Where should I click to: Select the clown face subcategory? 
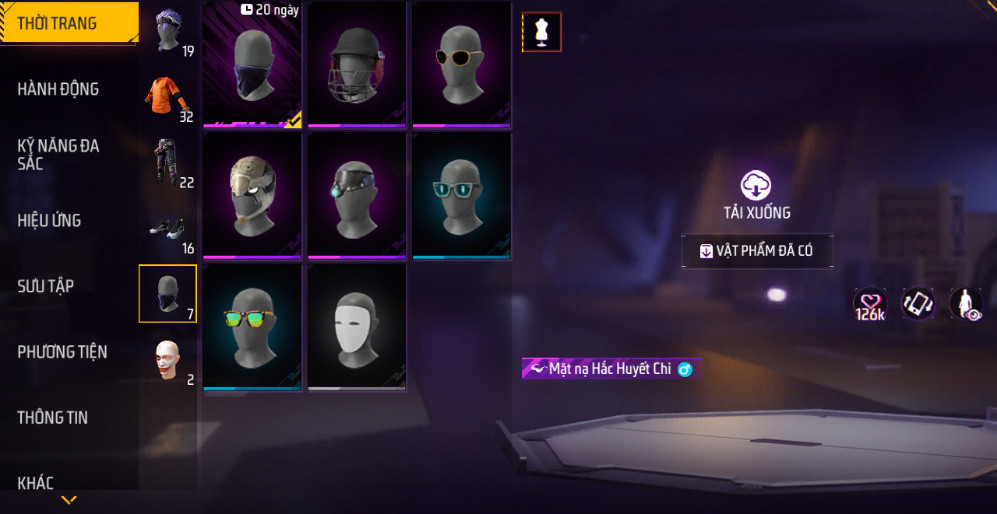(x=167, y=360)
